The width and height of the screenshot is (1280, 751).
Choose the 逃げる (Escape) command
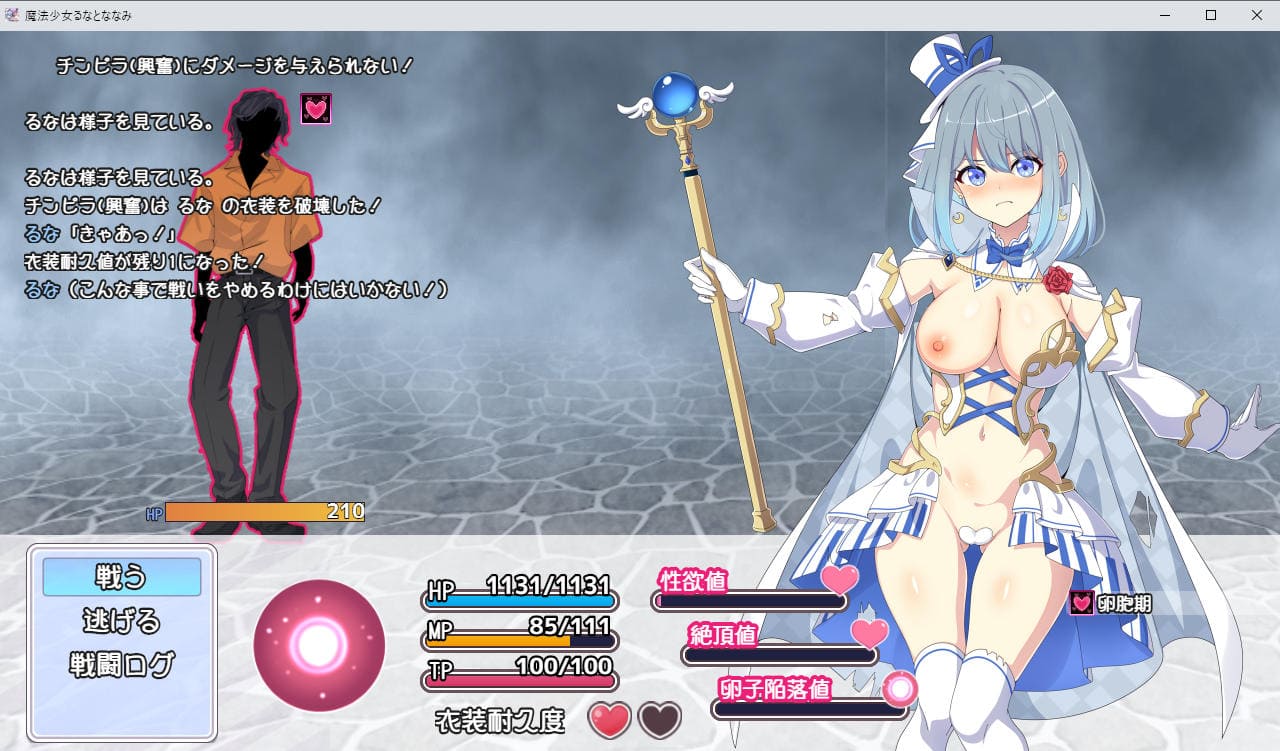121,621
